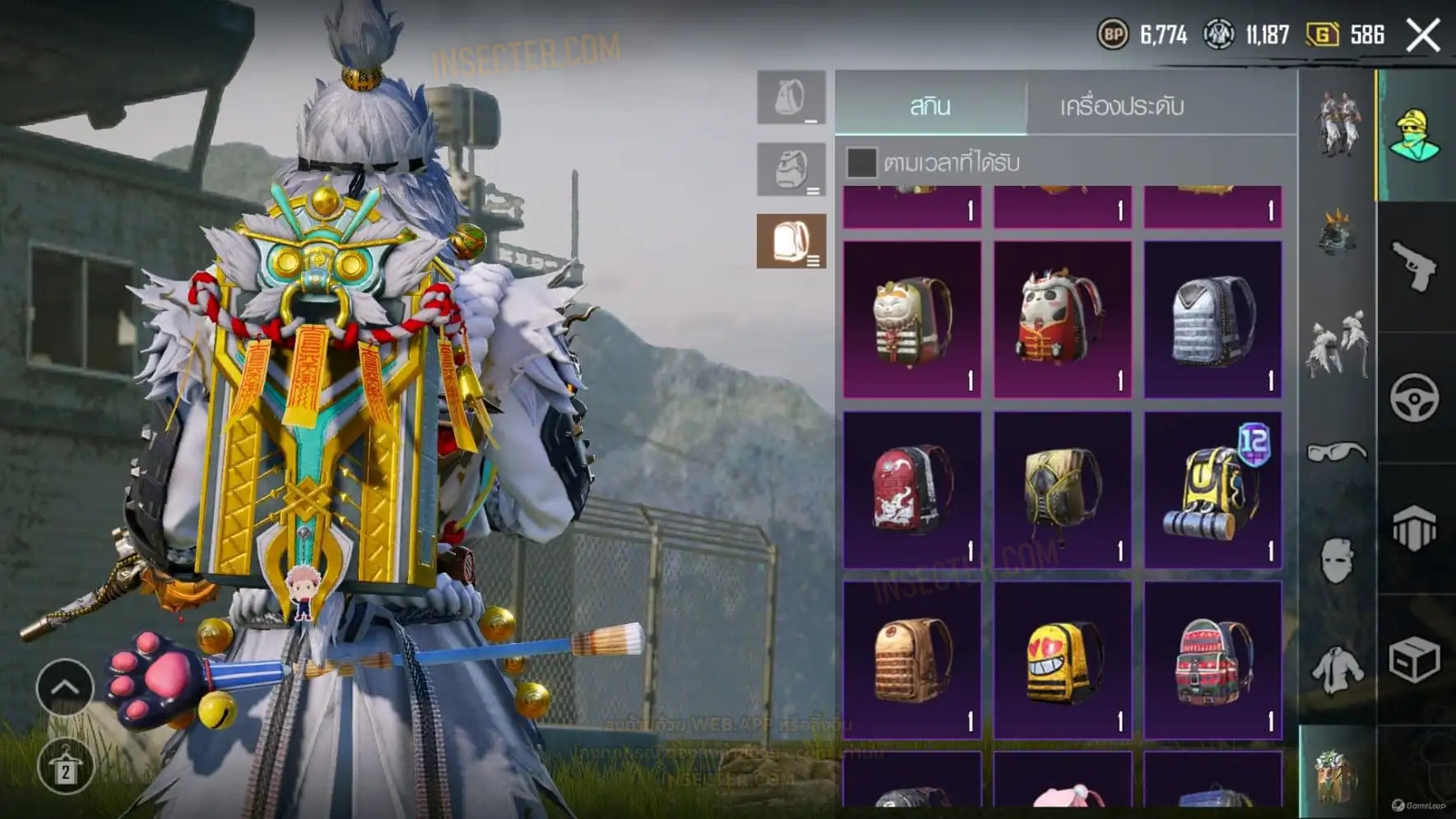Expand the up-arrow circle button
The image size is (1456, 819).
click(65, 687)
